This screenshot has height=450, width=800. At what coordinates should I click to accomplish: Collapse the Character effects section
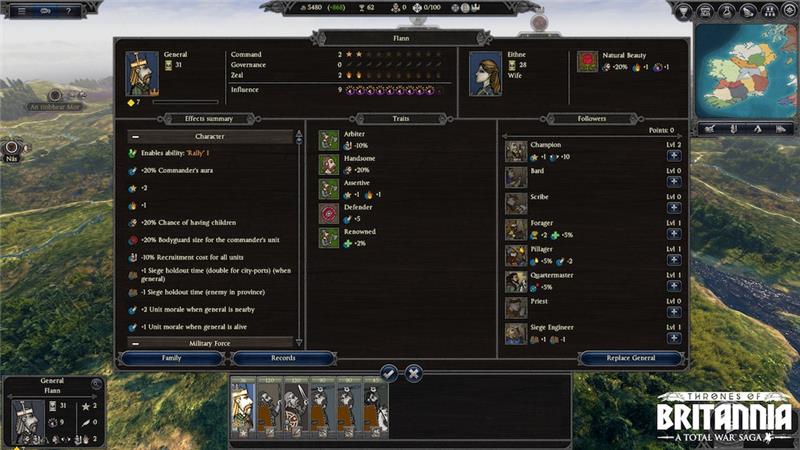point(132,136)
